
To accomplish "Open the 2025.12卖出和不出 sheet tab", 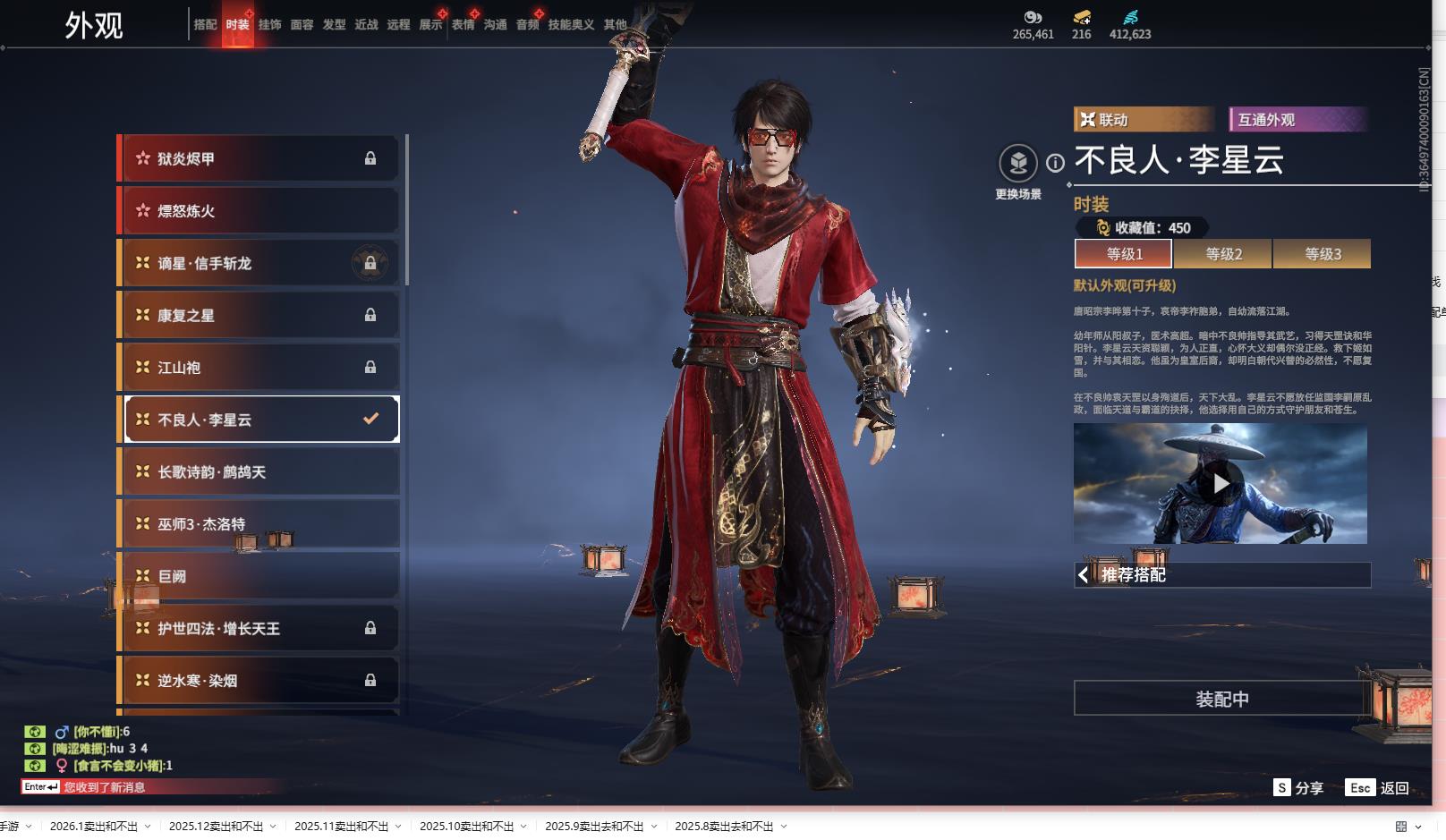I will point(216,827).
